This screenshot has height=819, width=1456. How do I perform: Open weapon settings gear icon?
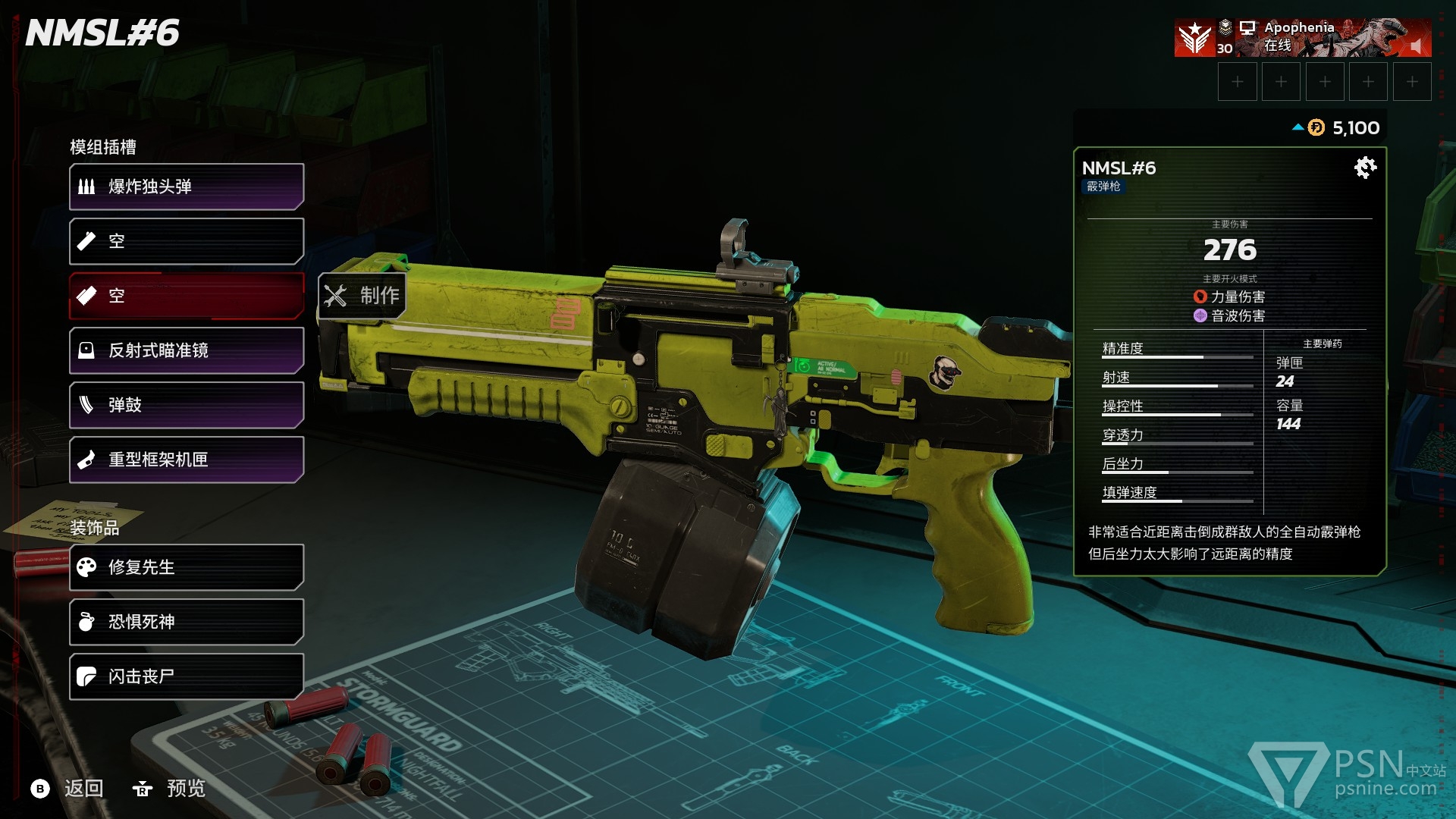coord(1365,168)
